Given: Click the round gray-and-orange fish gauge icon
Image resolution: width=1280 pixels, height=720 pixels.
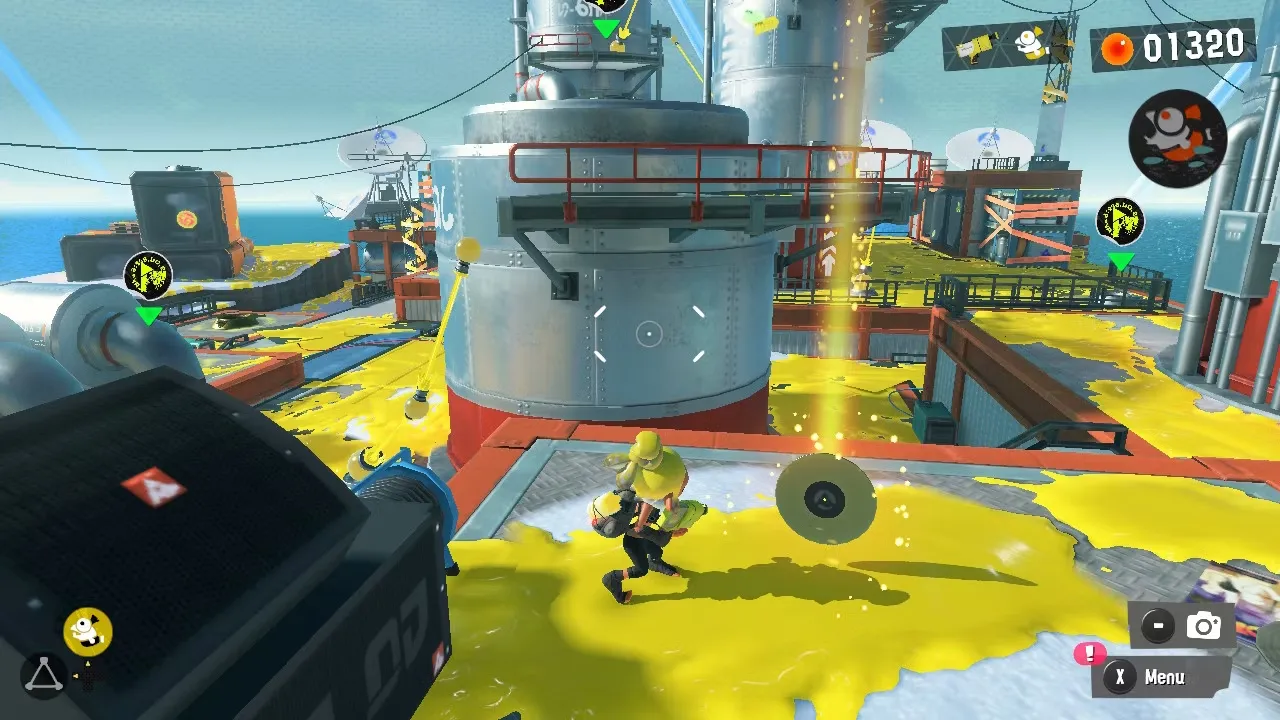Looking at the screenshot, I should 1177,138.
